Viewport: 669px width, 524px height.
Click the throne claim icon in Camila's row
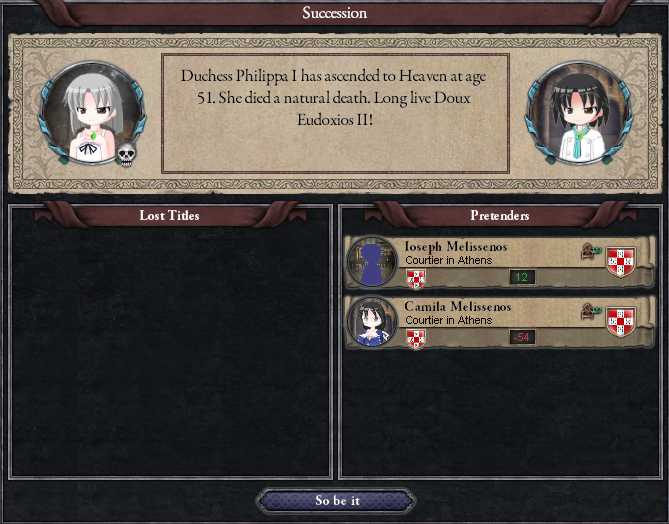592,312
